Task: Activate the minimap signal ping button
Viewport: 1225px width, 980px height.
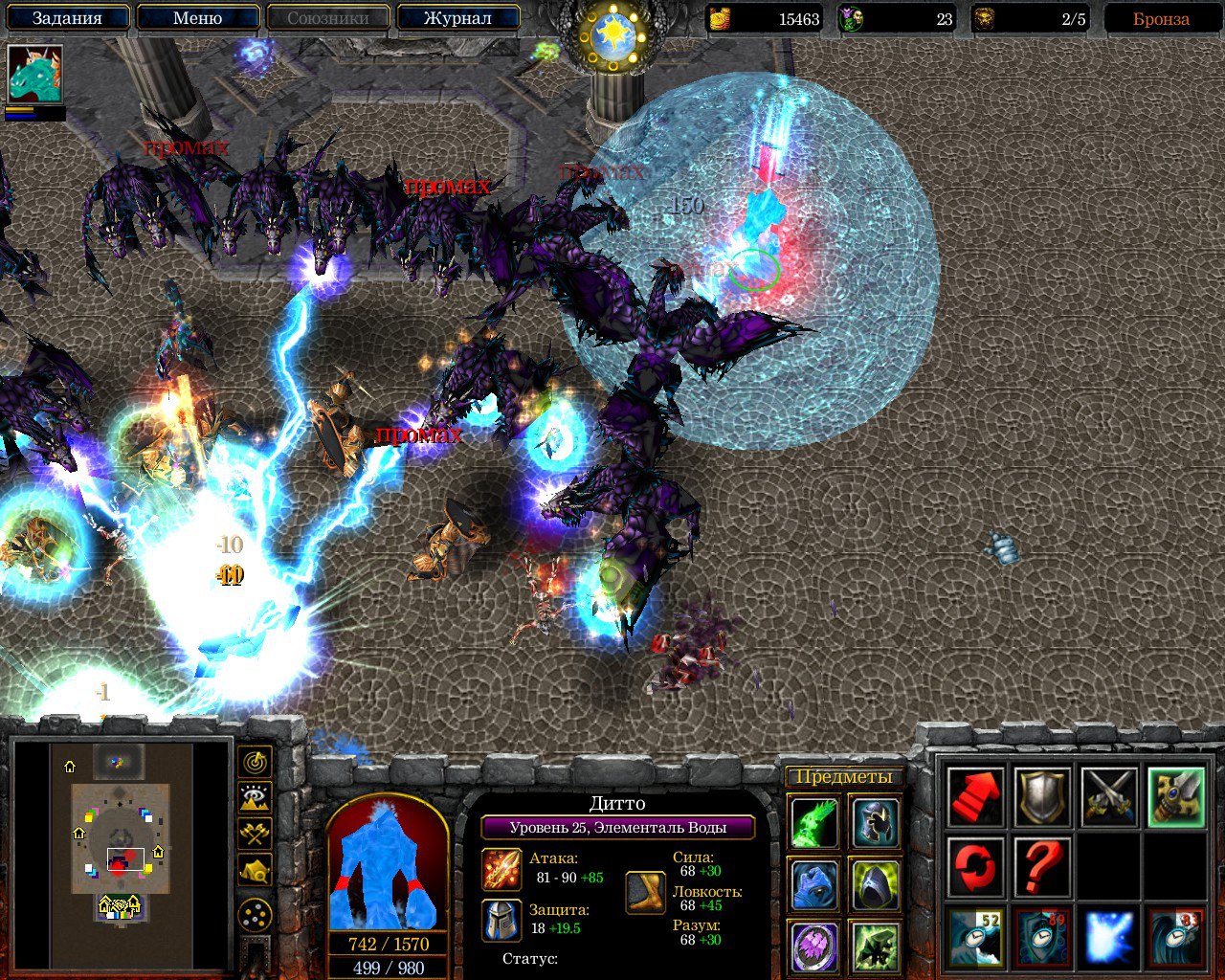Action: point(255,763)
